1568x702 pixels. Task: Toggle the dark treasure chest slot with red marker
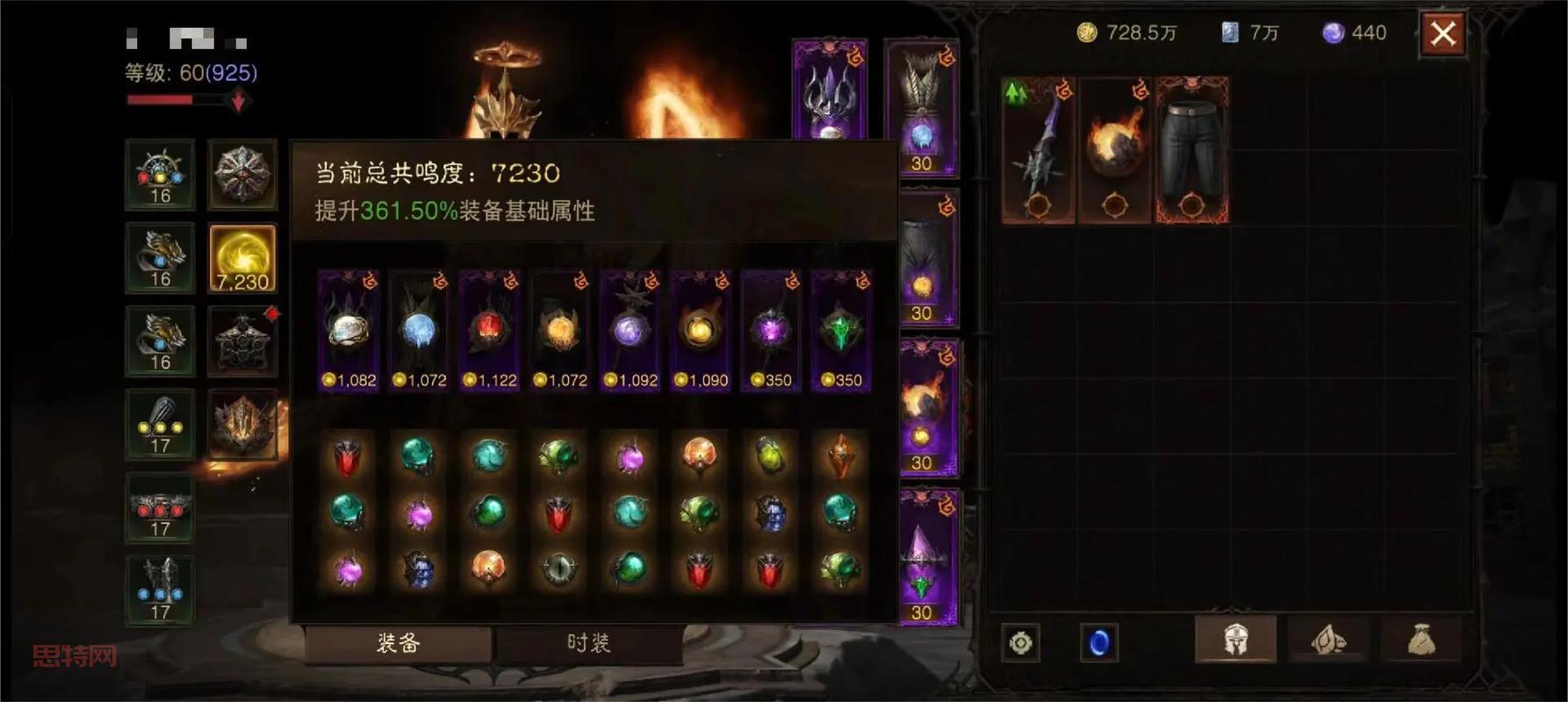[243, 340]
